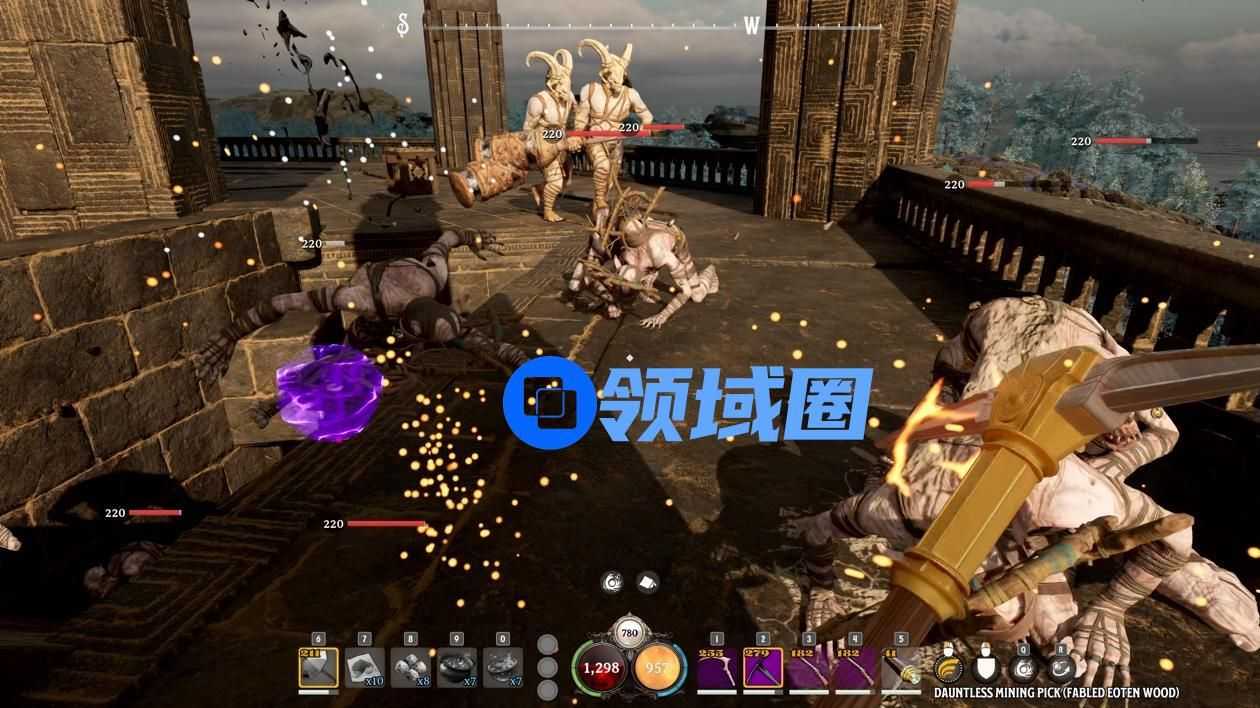This screenshot has height=708, width=1260.
Task: Choose the white stones stack marked x8
Action: 410,668
